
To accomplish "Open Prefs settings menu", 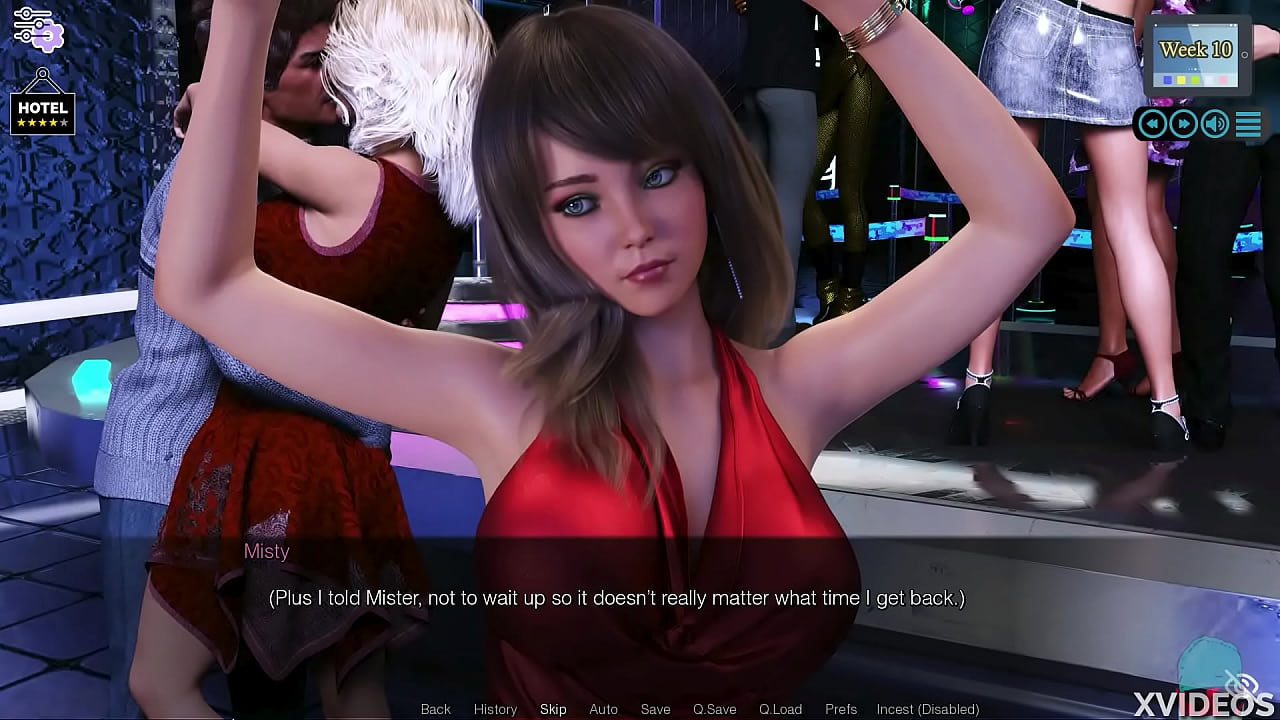I will click(x=841, y=709).
